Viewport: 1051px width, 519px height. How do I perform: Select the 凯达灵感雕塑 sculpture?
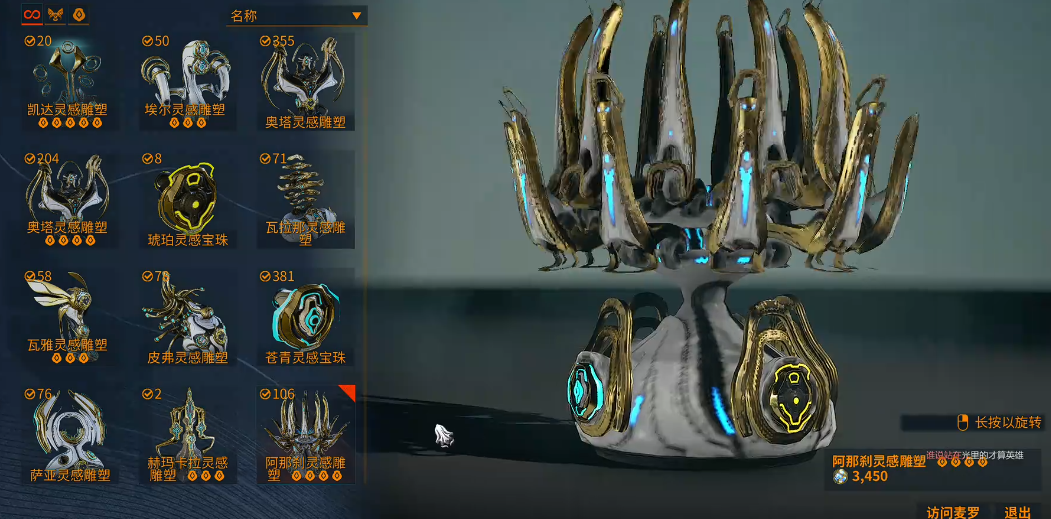69,81
